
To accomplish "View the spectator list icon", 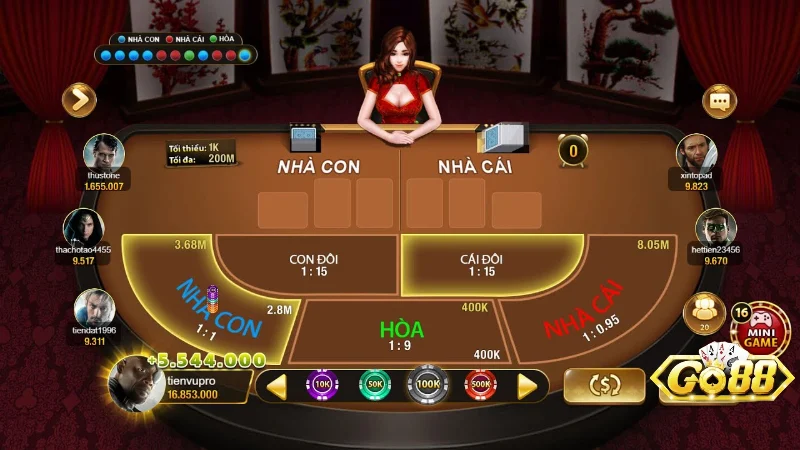I will pos(702,311).
